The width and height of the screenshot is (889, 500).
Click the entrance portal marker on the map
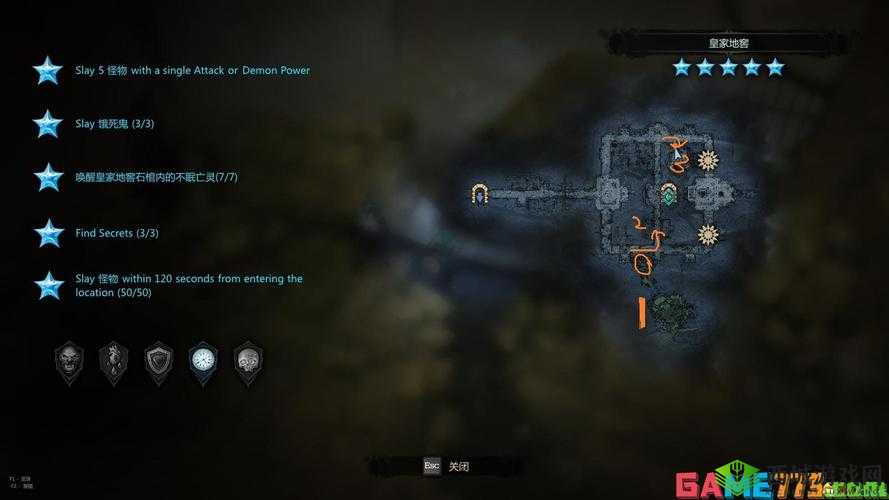(480, 192)
